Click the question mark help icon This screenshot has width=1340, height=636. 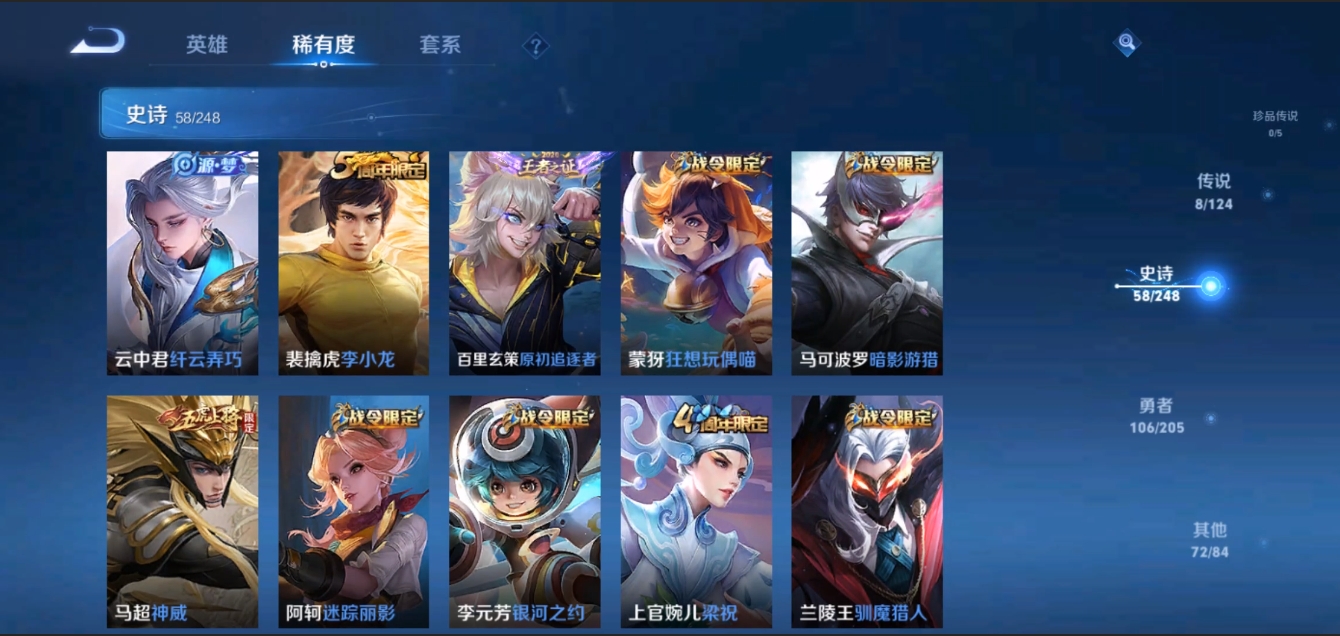(536, 45)
